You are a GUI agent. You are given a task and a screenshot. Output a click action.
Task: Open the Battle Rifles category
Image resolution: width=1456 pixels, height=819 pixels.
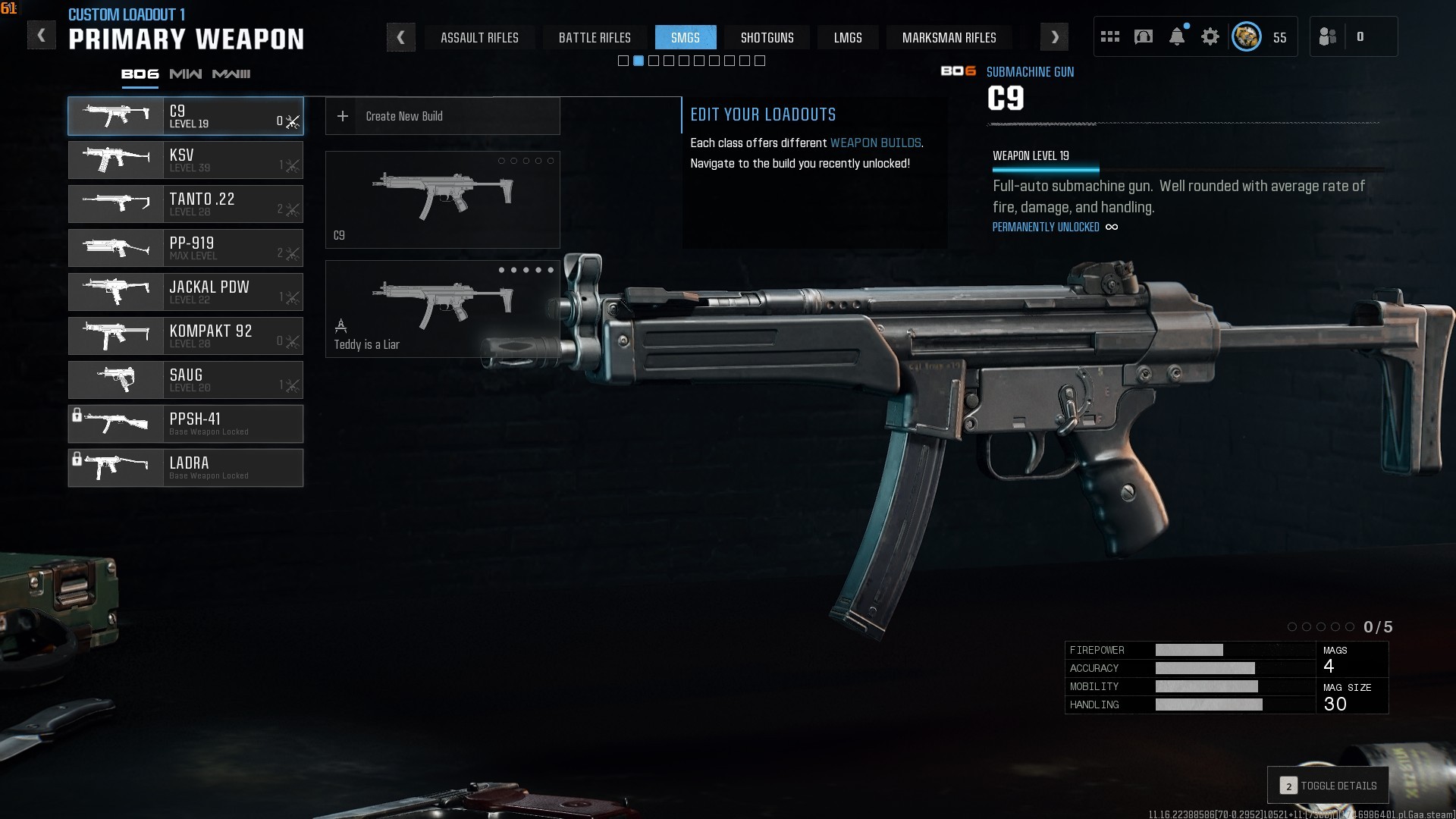595,38
